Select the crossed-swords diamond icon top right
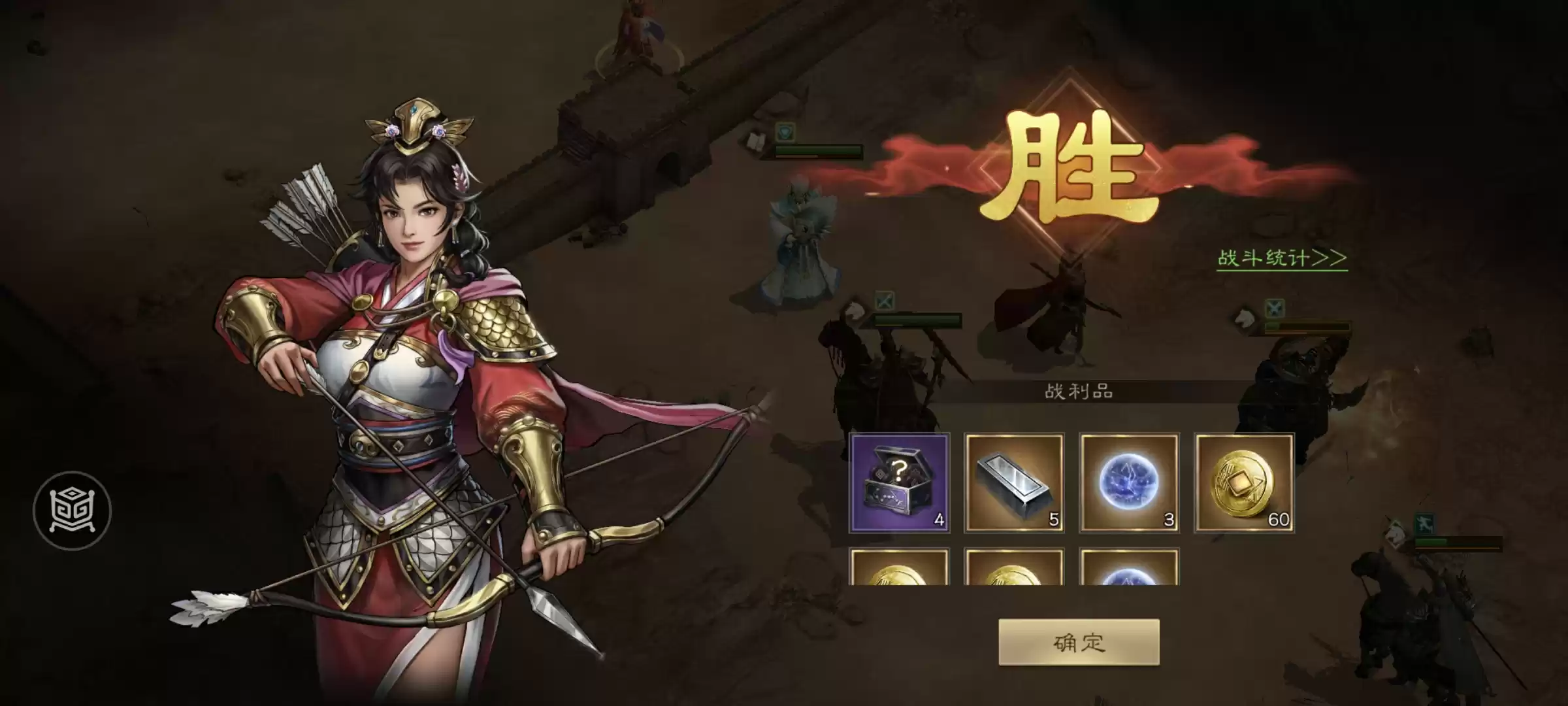This screenshot has height=706, width=1568. [x=1275, y=309]
